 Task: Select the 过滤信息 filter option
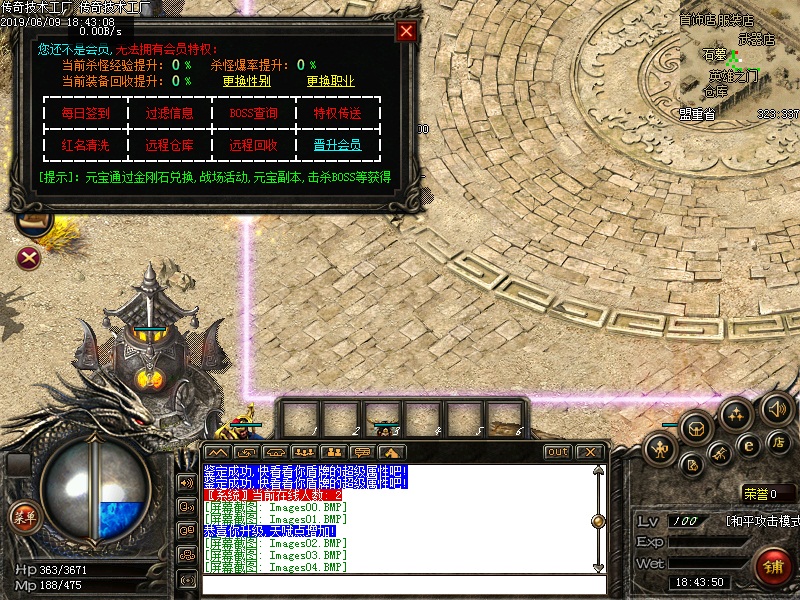point(169,113)
